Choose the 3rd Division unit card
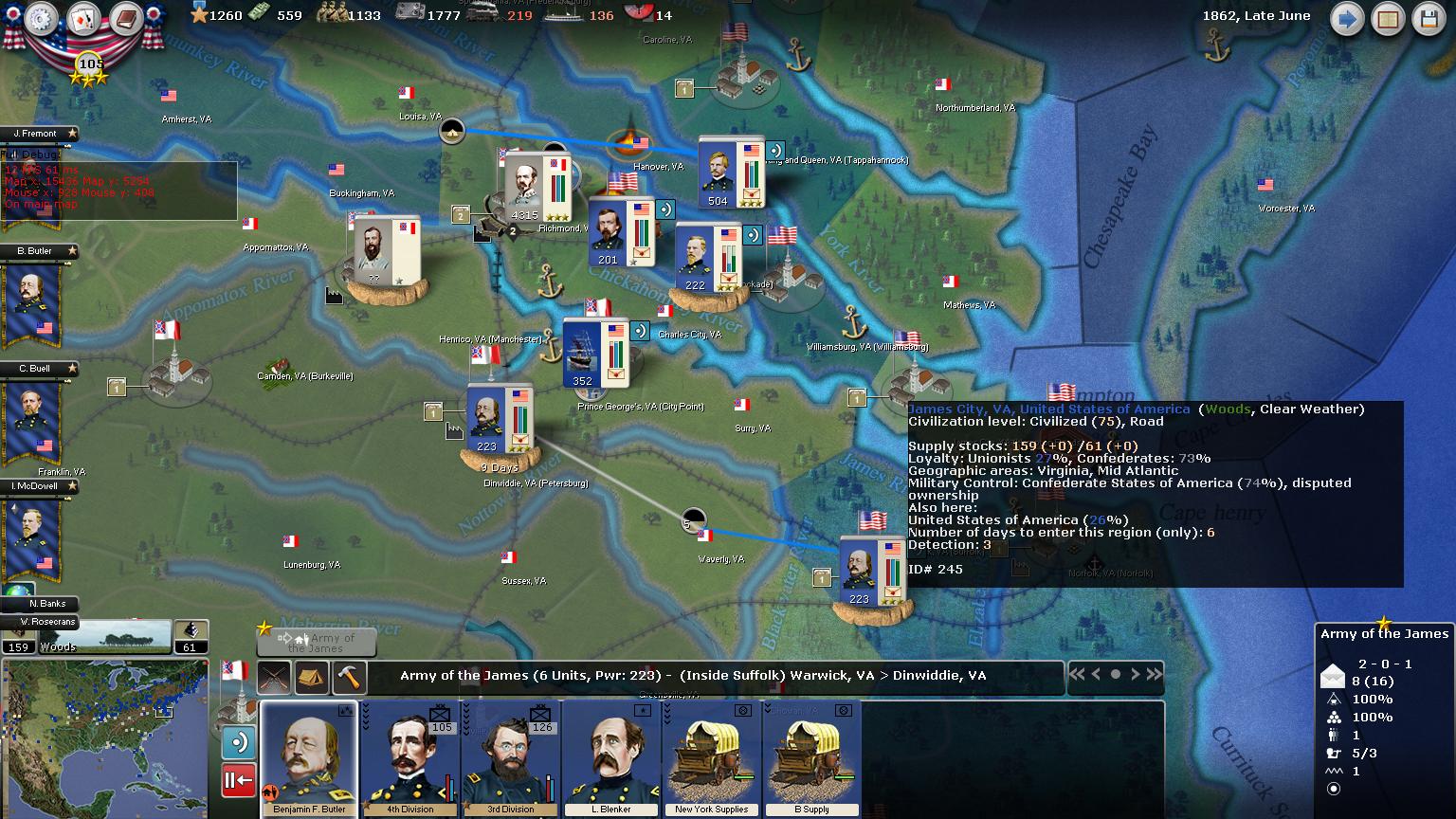Screen dimensions: 1456x819 (511, 758)
